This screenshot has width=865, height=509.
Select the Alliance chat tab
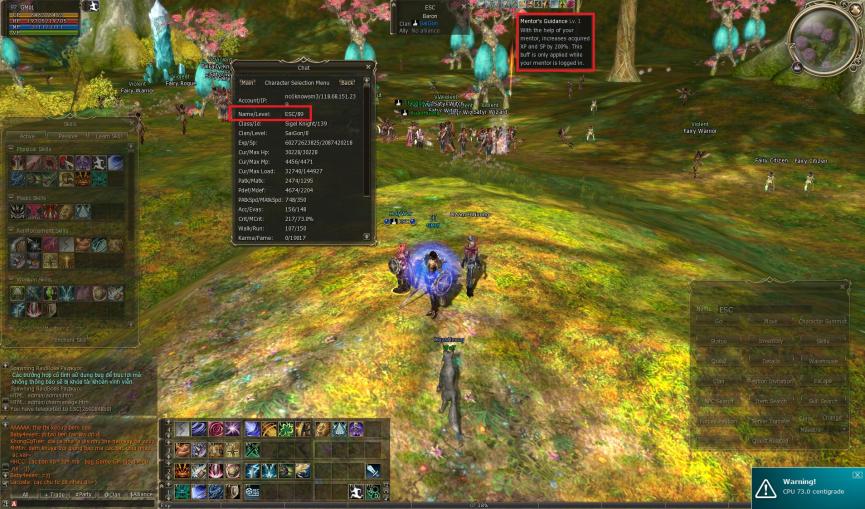click(141, 494)
